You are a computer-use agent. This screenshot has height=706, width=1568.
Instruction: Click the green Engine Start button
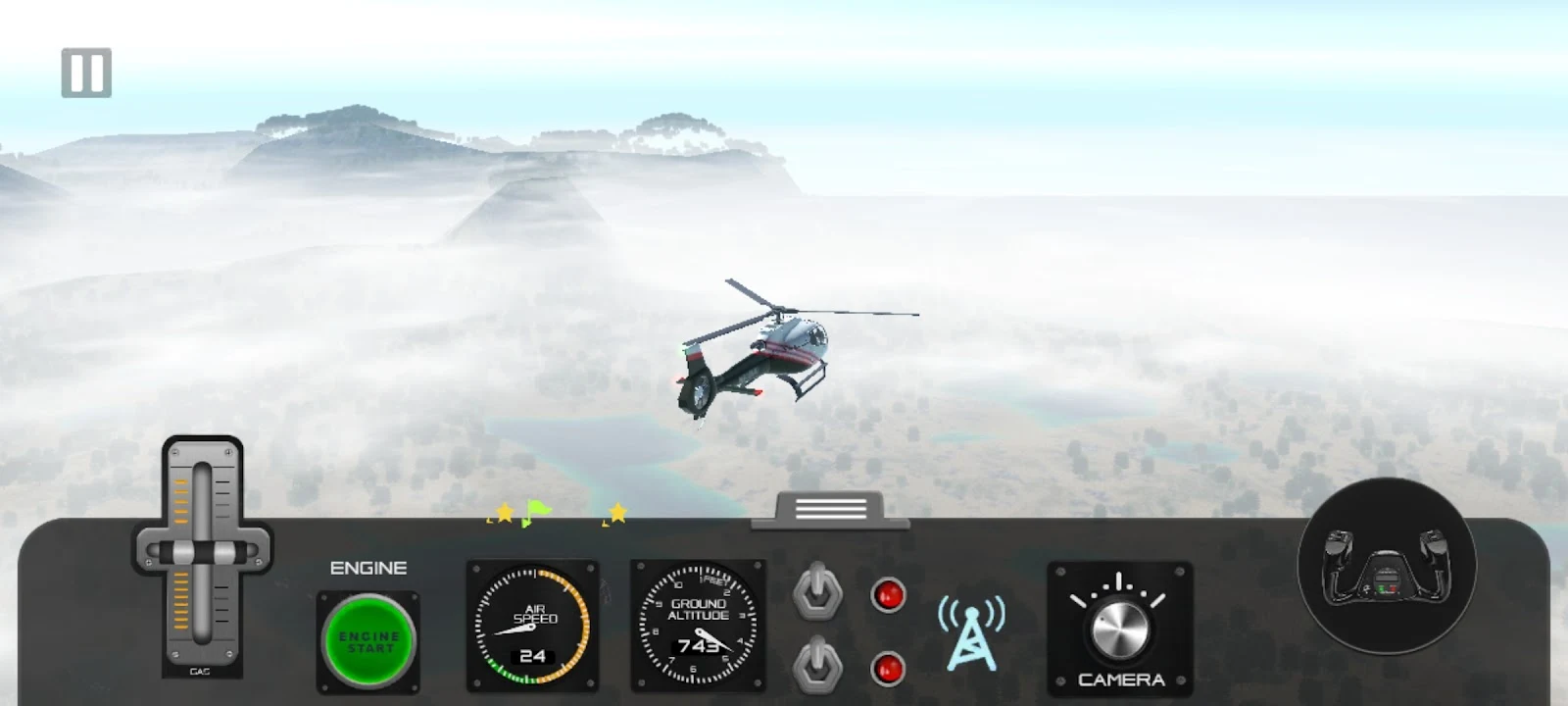tap(369, 641)
